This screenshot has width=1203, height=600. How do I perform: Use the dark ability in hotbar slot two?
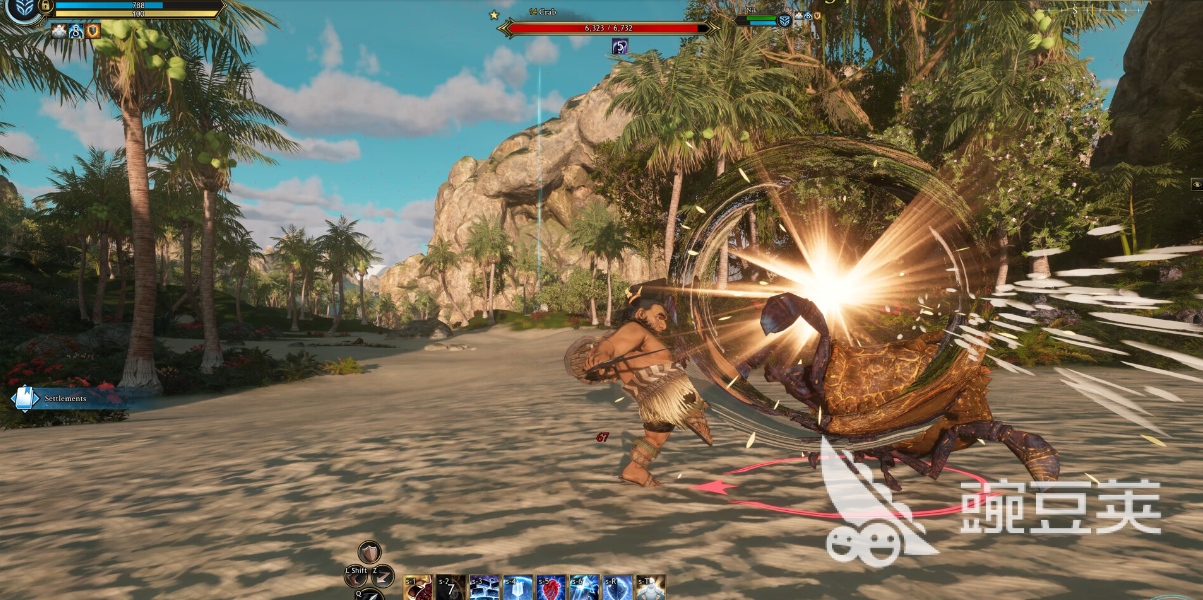pyautogui.click(x=450, y=588)
